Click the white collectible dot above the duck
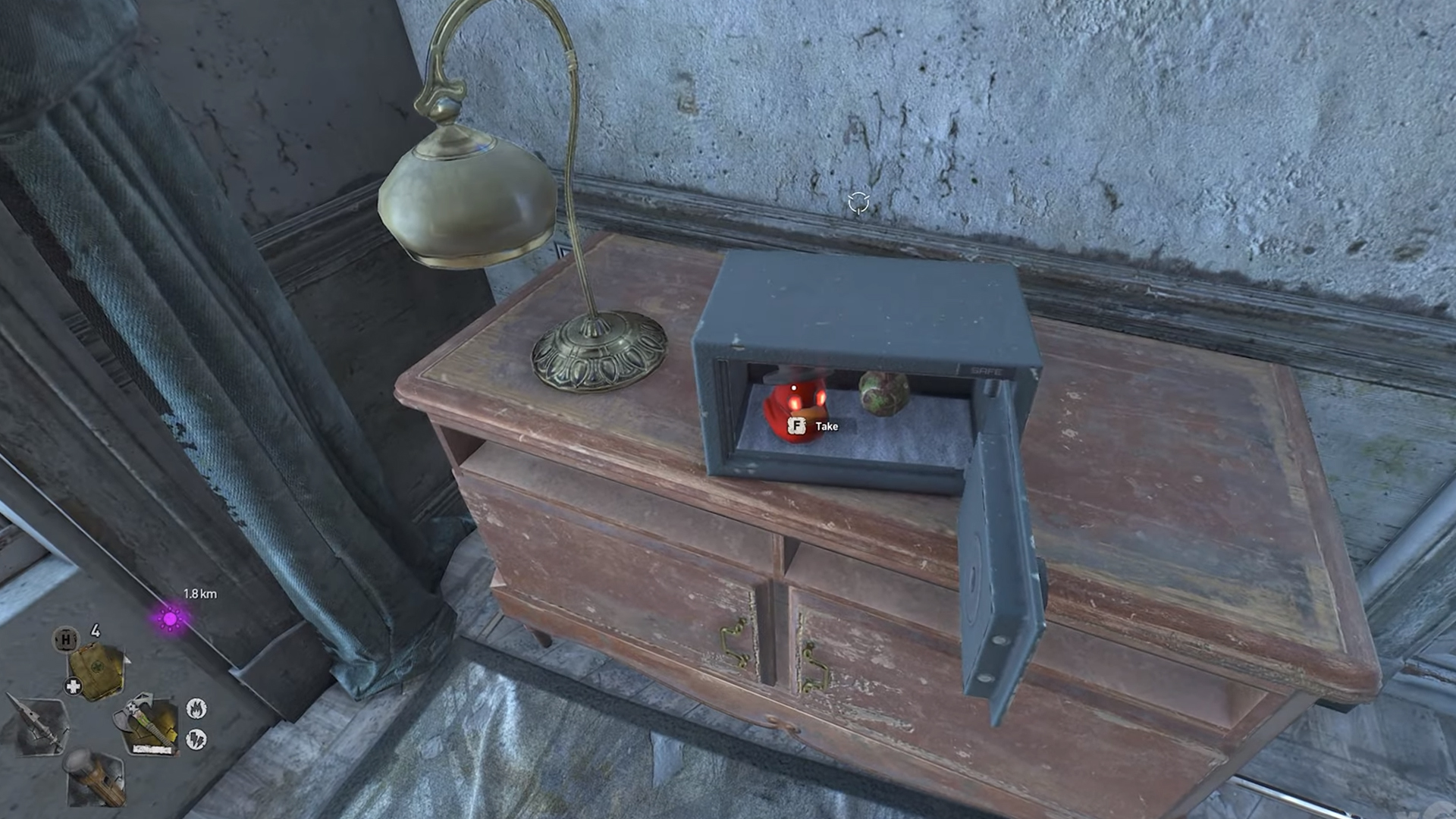The image size is (1456, 819). coord(794,388)
